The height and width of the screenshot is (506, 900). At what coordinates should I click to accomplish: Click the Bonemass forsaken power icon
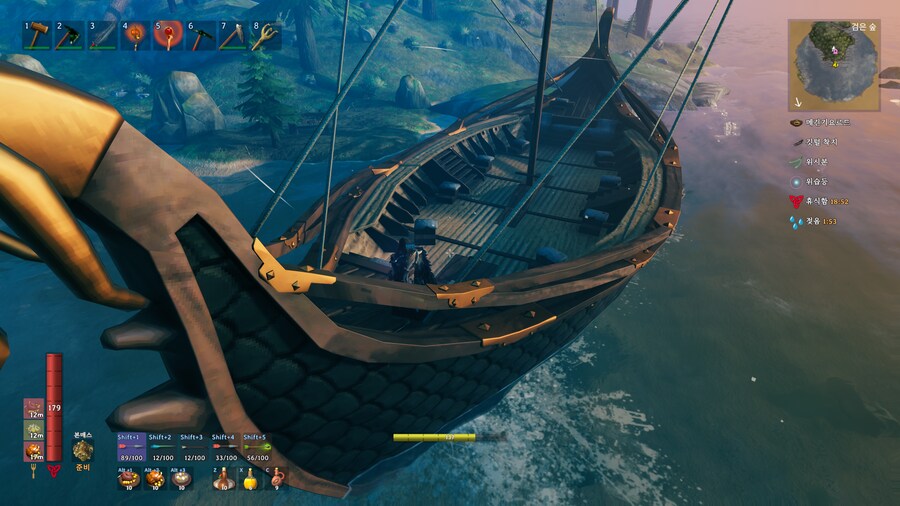(83, 451)
